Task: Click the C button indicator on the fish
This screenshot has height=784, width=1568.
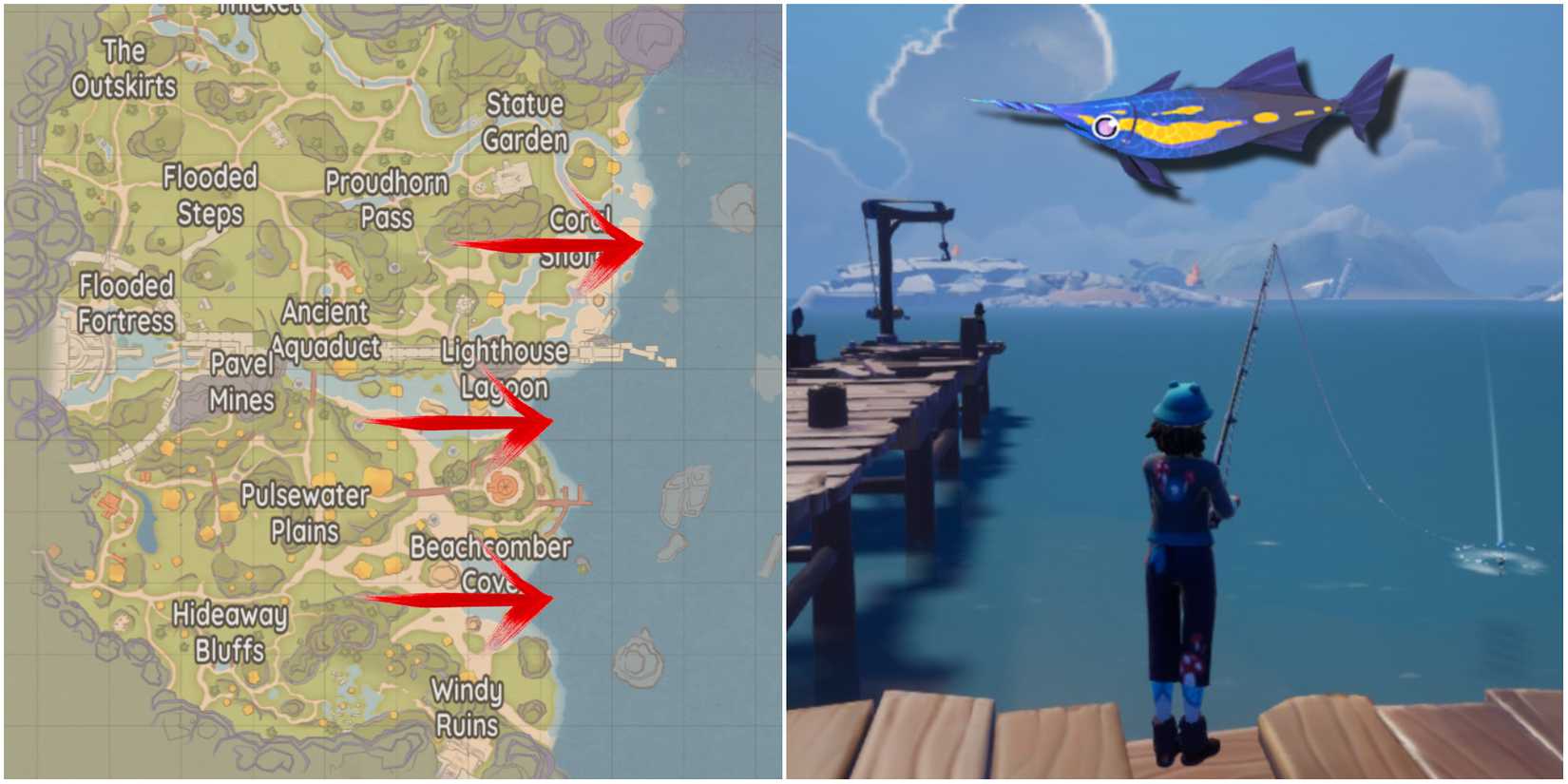Action: click(x=1105, y=124)
